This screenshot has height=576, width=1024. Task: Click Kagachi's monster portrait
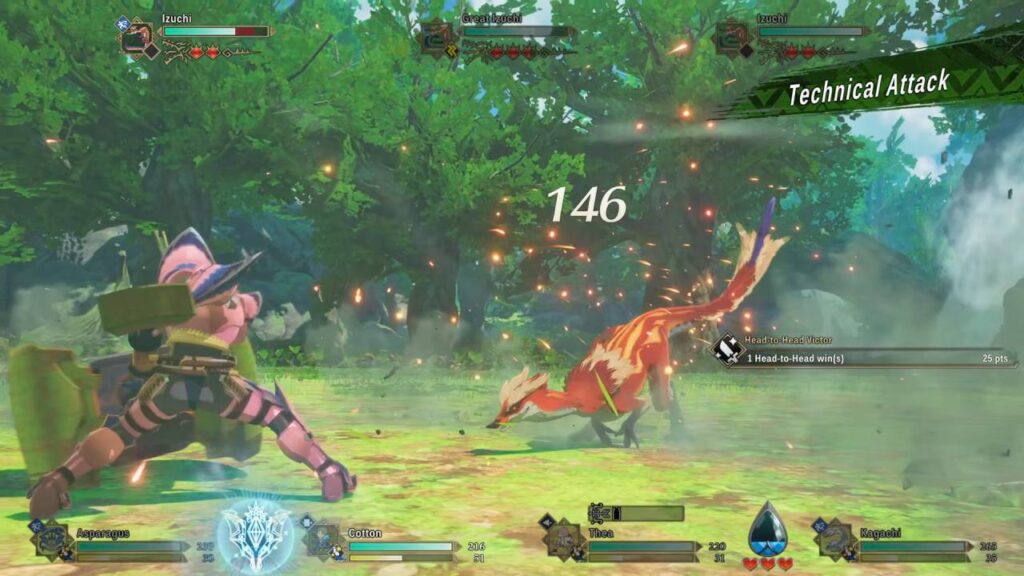coord(835,539)
